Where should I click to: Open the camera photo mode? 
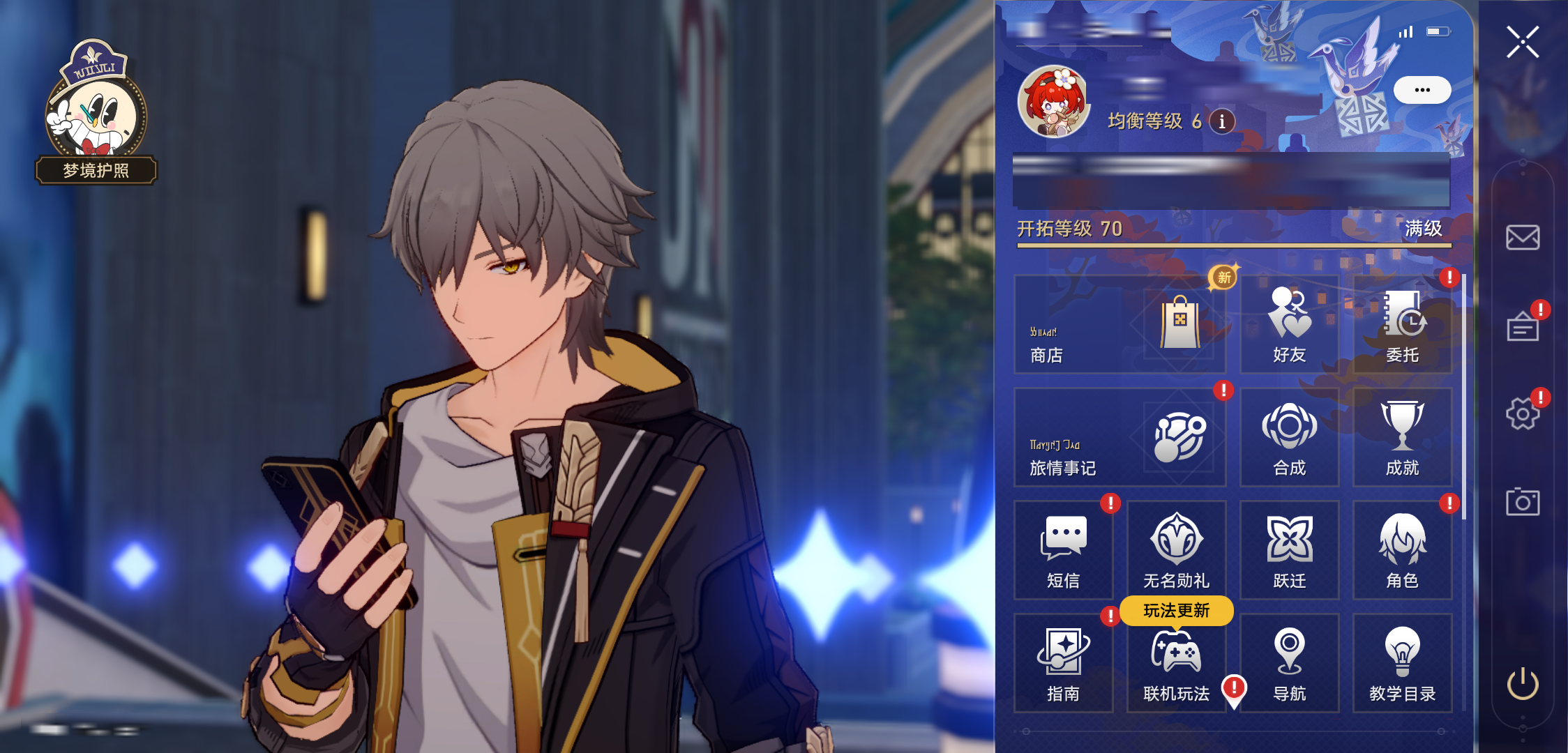[x=1523, y=502]
